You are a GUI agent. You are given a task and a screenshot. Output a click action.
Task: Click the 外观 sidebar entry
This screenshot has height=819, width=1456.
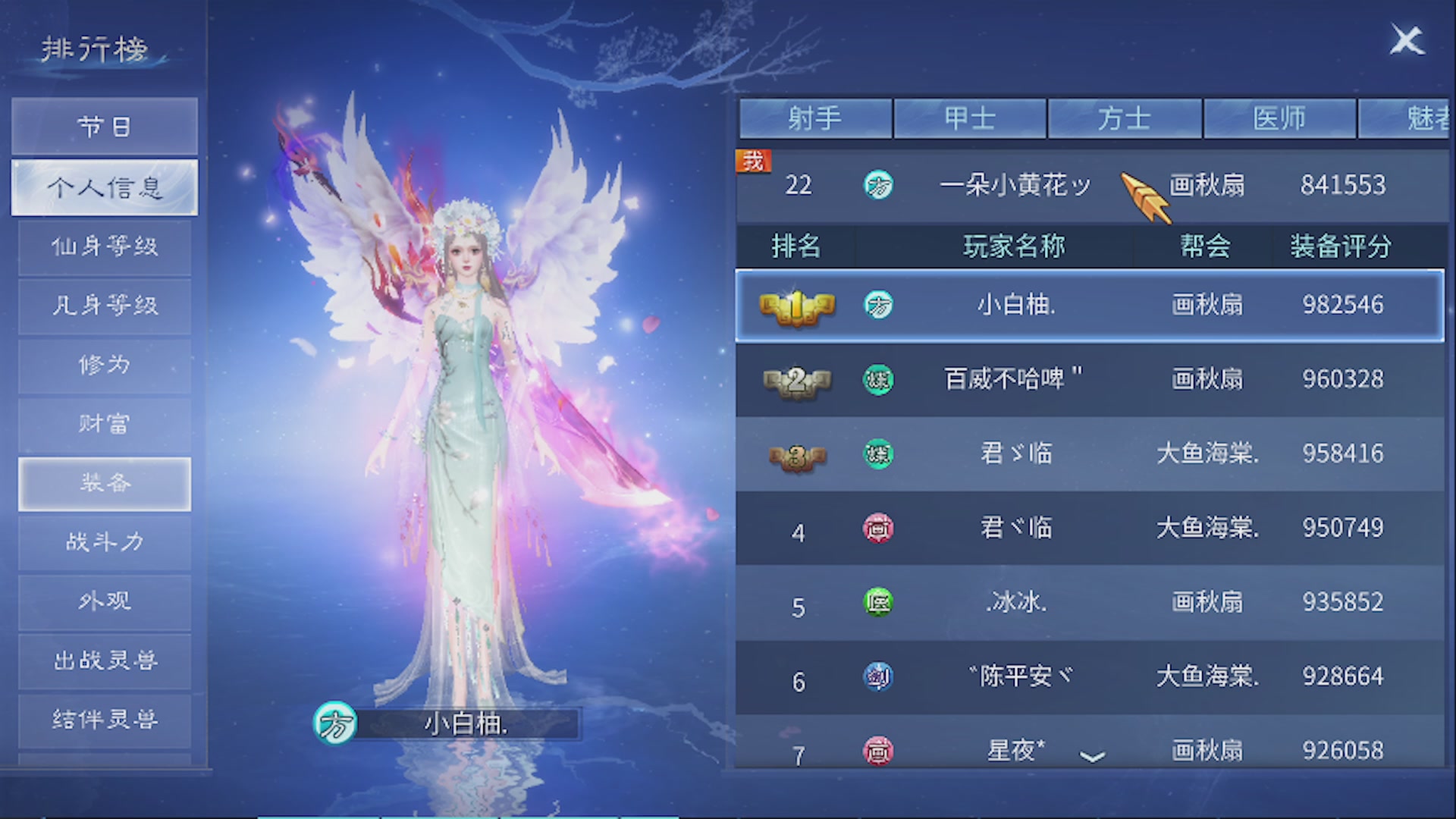coord(104,601)
